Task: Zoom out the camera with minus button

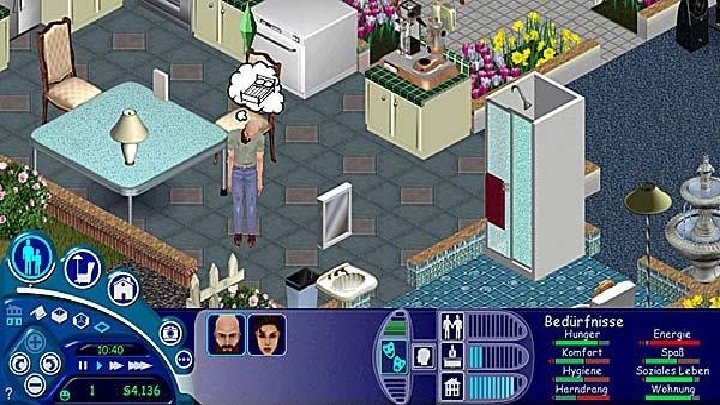Action: [34, 381]
